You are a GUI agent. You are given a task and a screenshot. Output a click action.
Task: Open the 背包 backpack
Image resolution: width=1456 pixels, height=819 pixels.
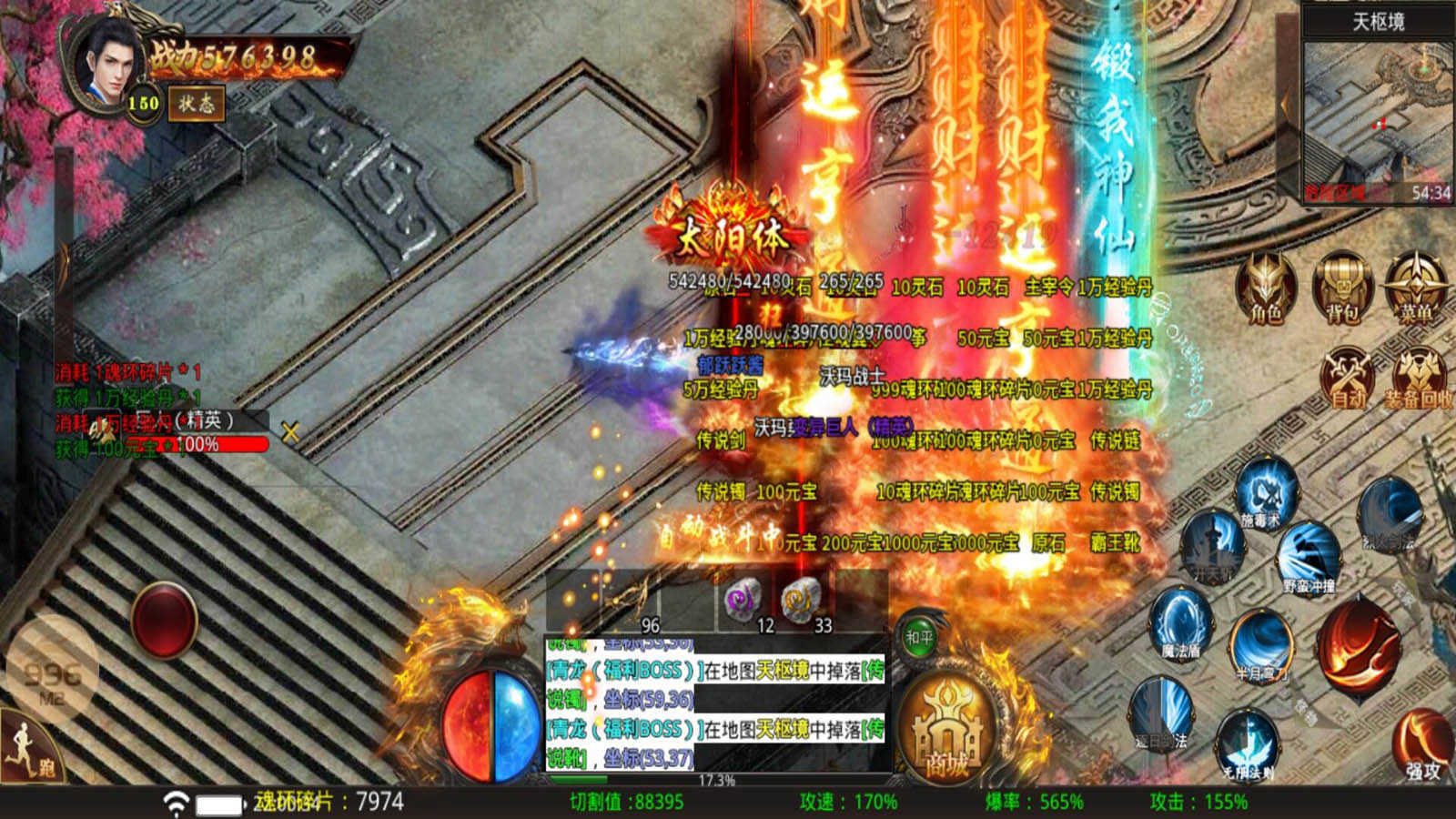click(x=1341, y=288)
